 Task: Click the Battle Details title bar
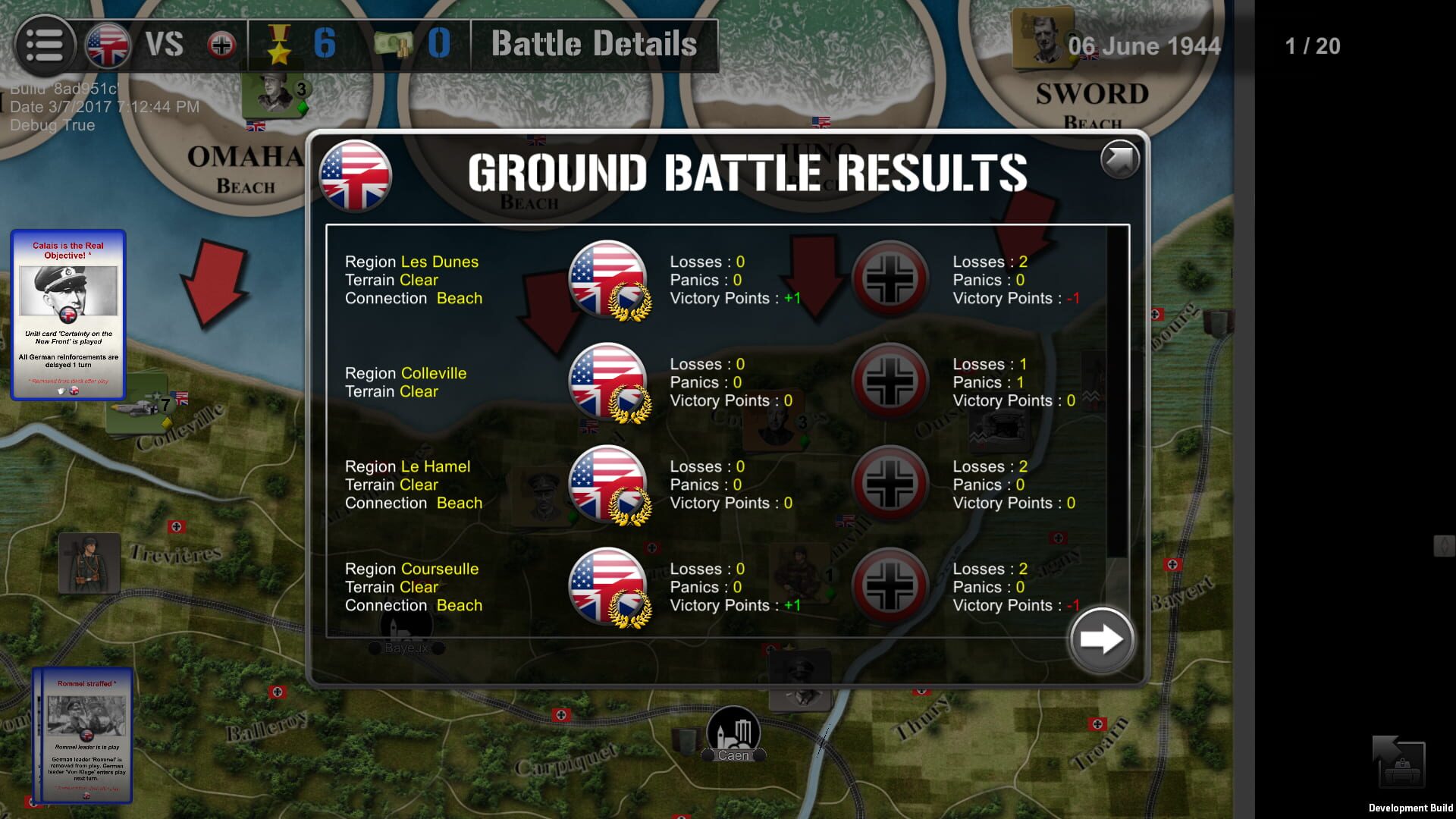pyautogui.click(x=594, y=44)
